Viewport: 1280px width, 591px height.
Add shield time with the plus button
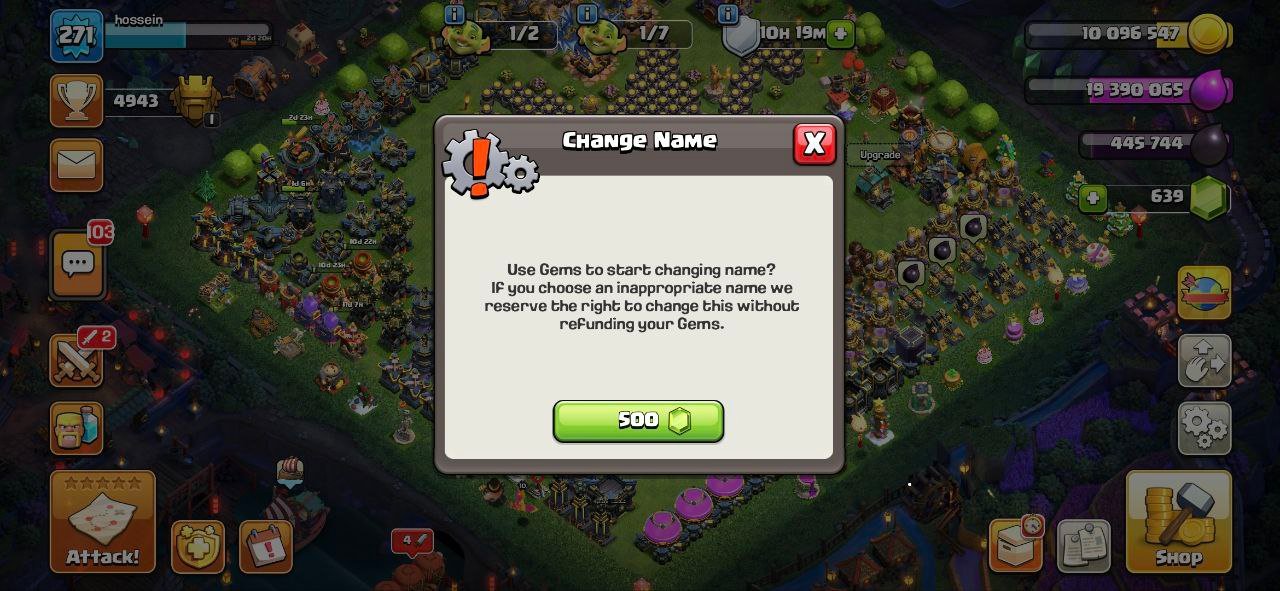click(840, 34)
